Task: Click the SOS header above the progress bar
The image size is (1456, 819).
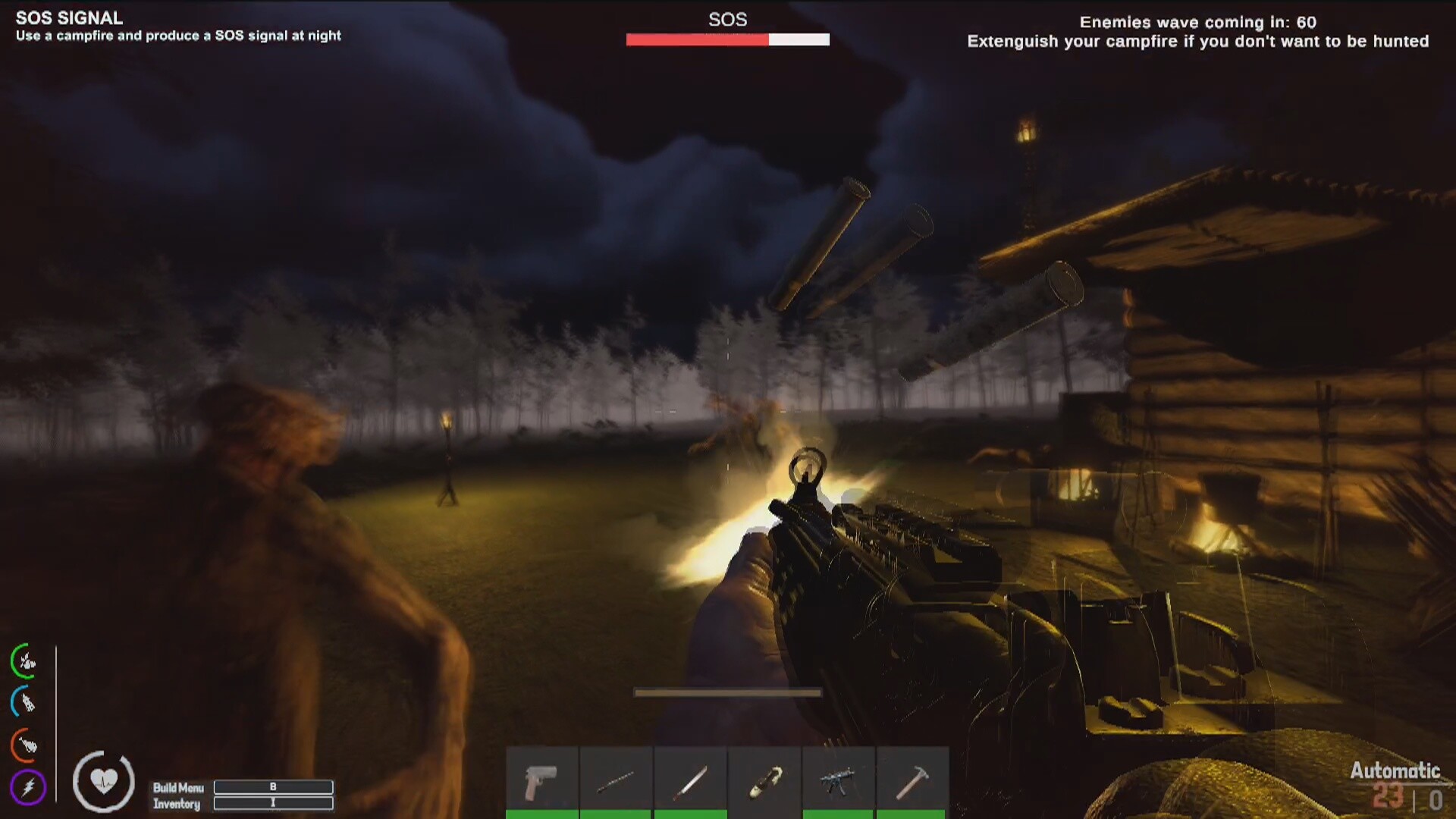Action: (726, 20)
